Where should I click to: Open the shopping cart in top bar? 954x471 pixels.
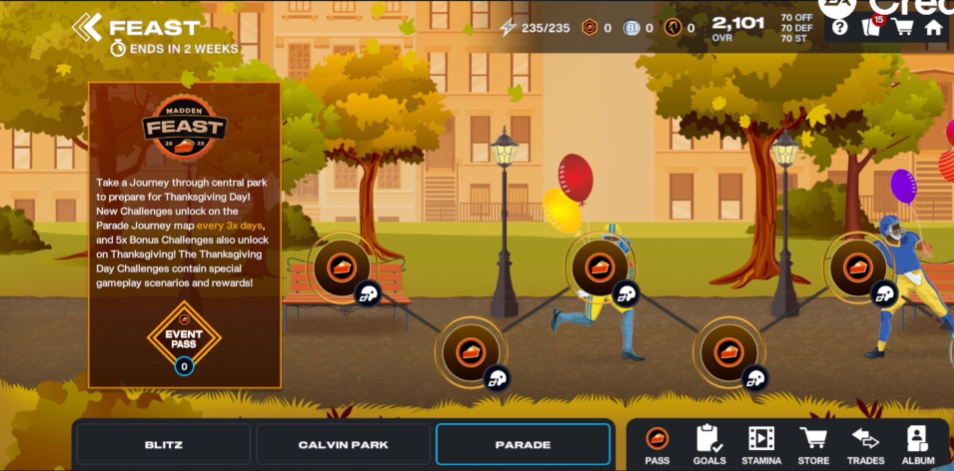pyautogui.click(x=903, y=28)
